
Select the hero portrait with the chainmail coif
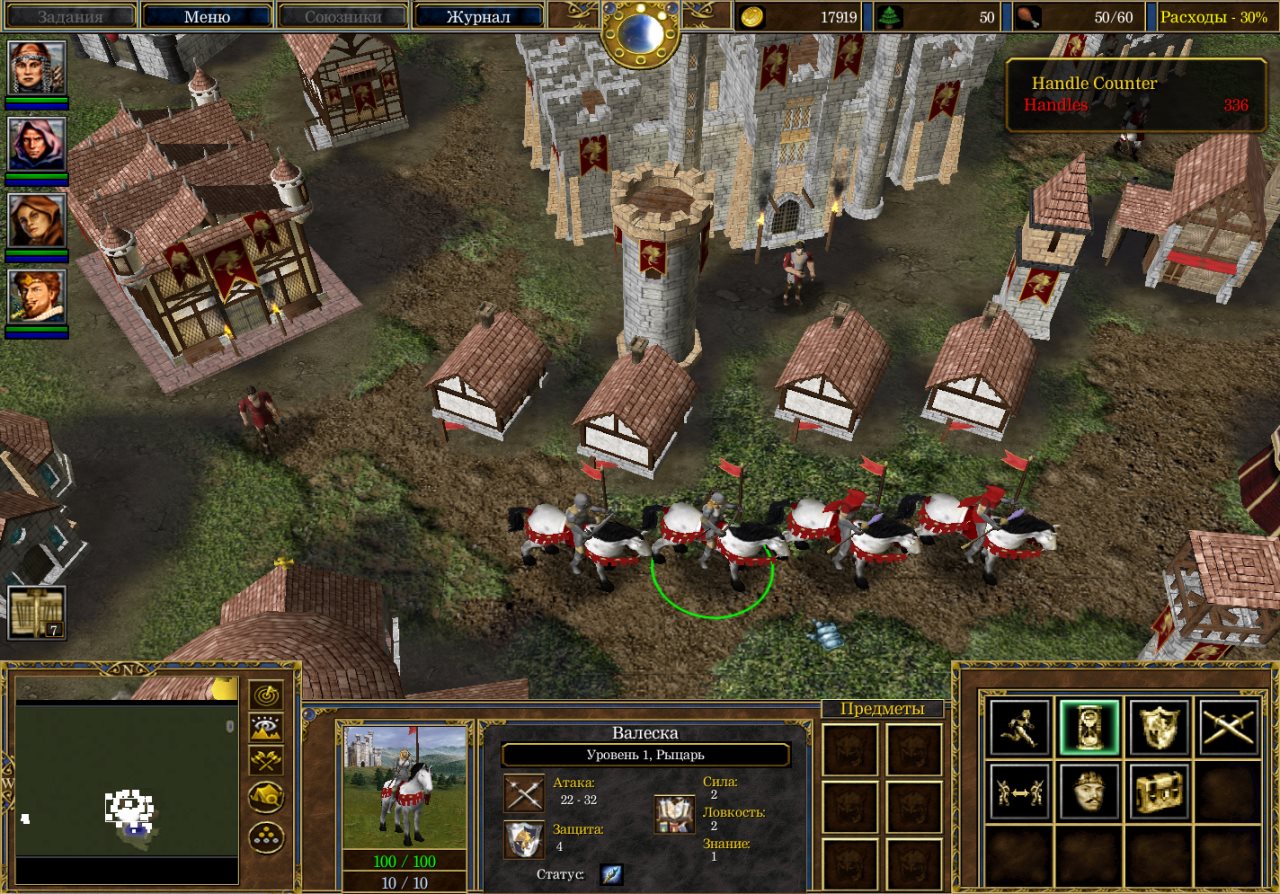point(38,67)
